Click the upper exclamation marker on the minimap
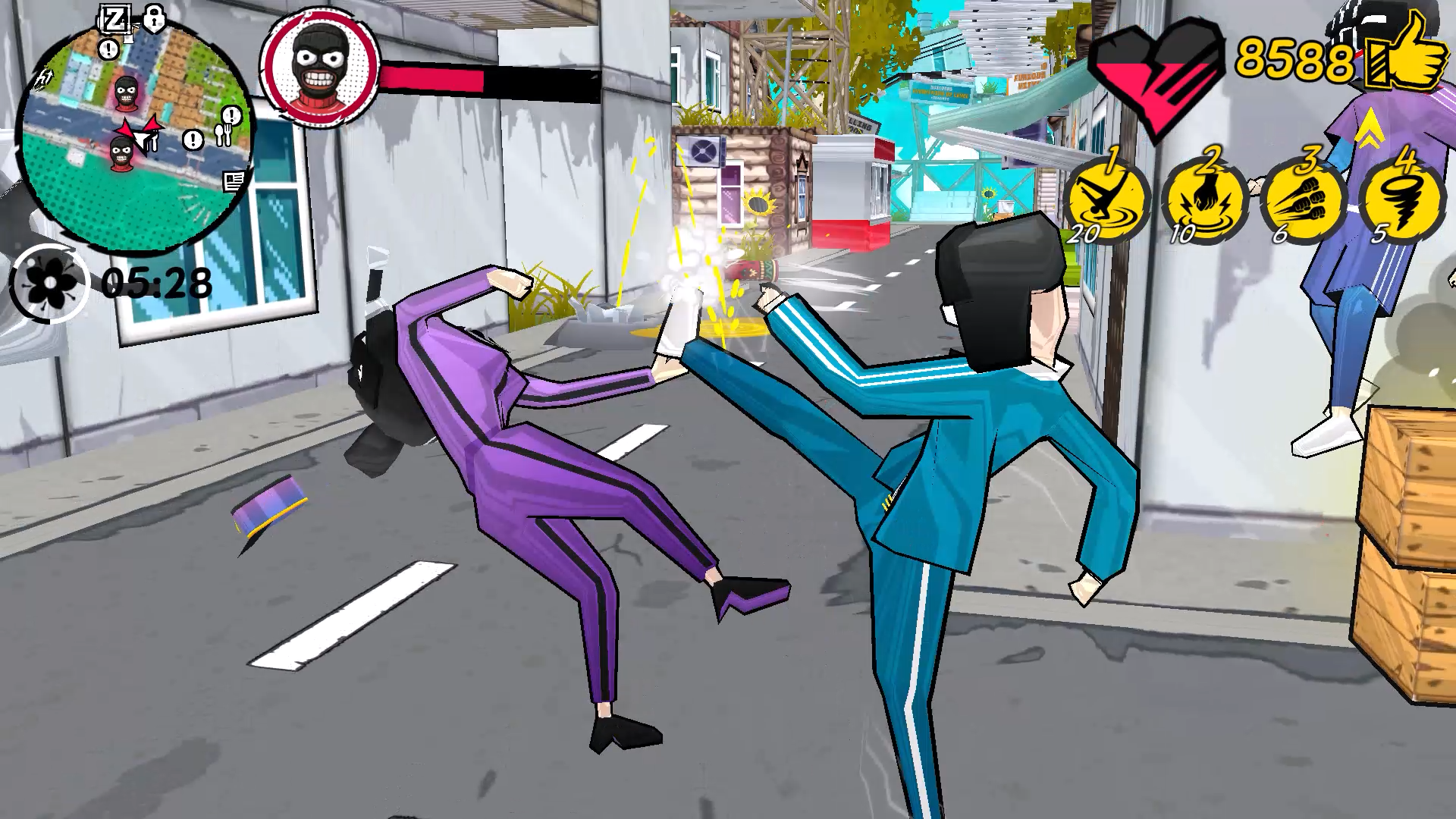Screen dimensions: 1456x819 [x=108, y=49]
